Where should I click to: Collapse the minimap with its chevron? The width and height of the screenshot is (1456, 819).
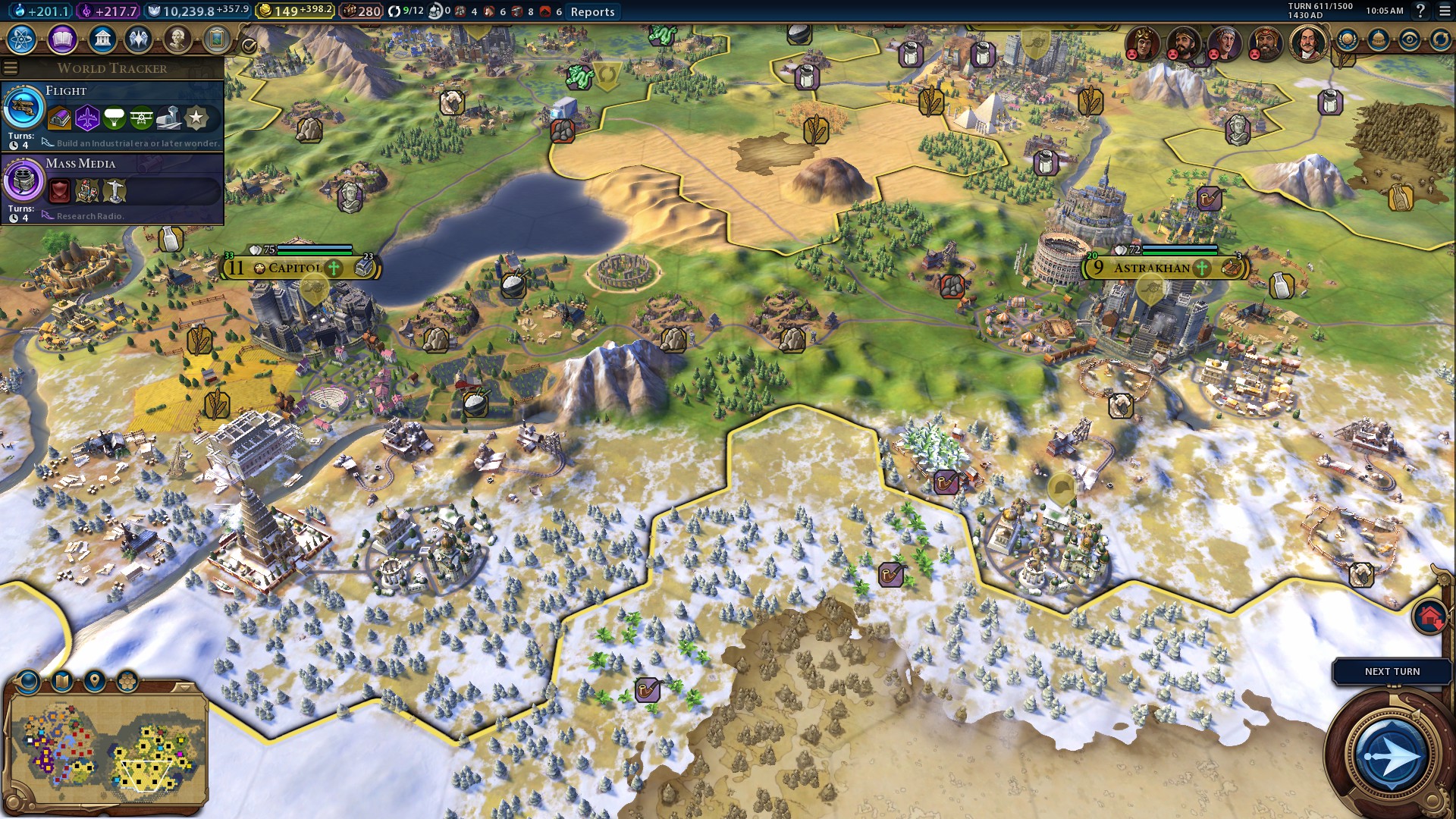tap(184, 687)
